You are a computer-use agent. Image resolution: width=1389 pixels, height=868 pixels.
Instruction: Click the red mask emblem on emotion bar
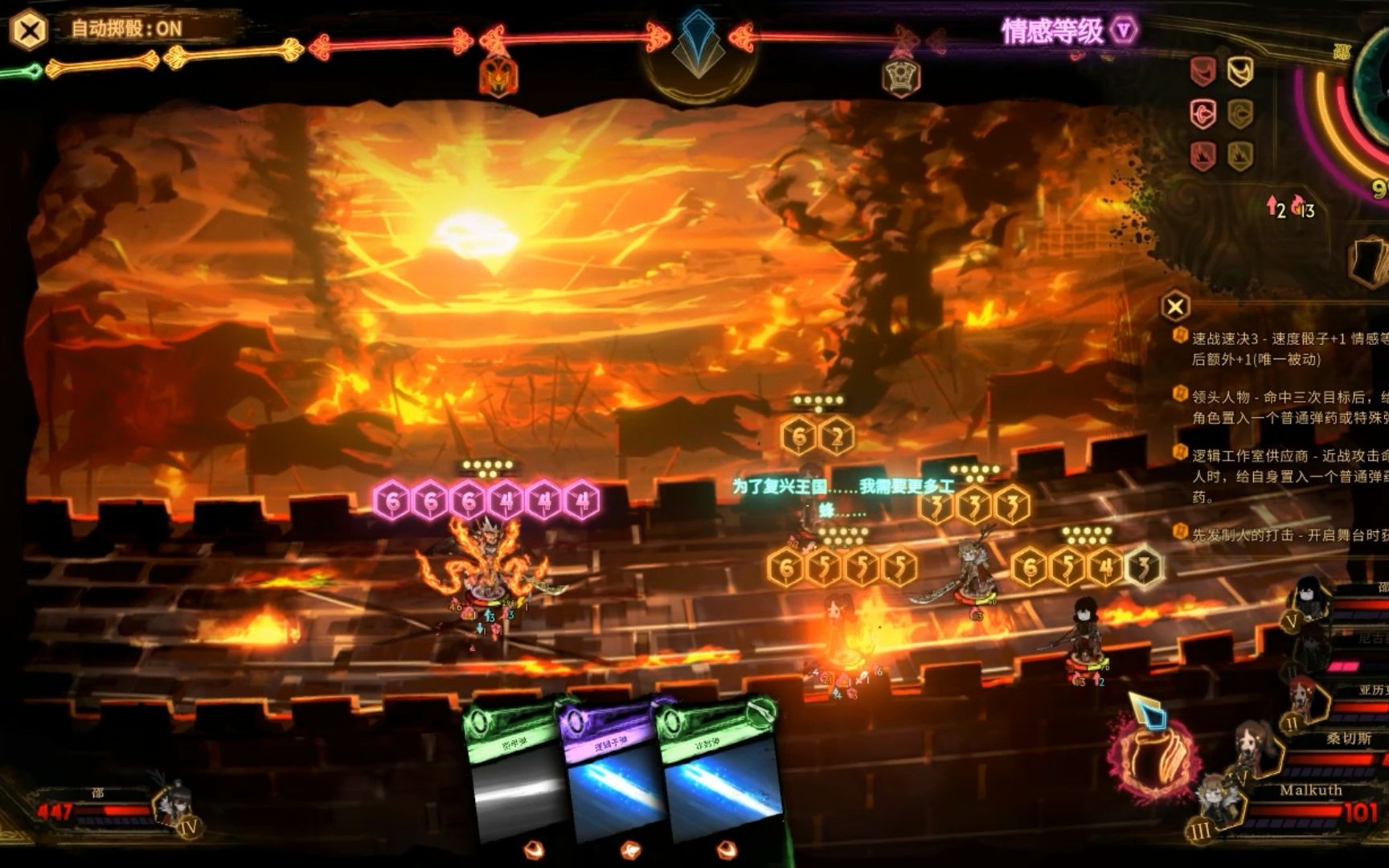[498, 76]
